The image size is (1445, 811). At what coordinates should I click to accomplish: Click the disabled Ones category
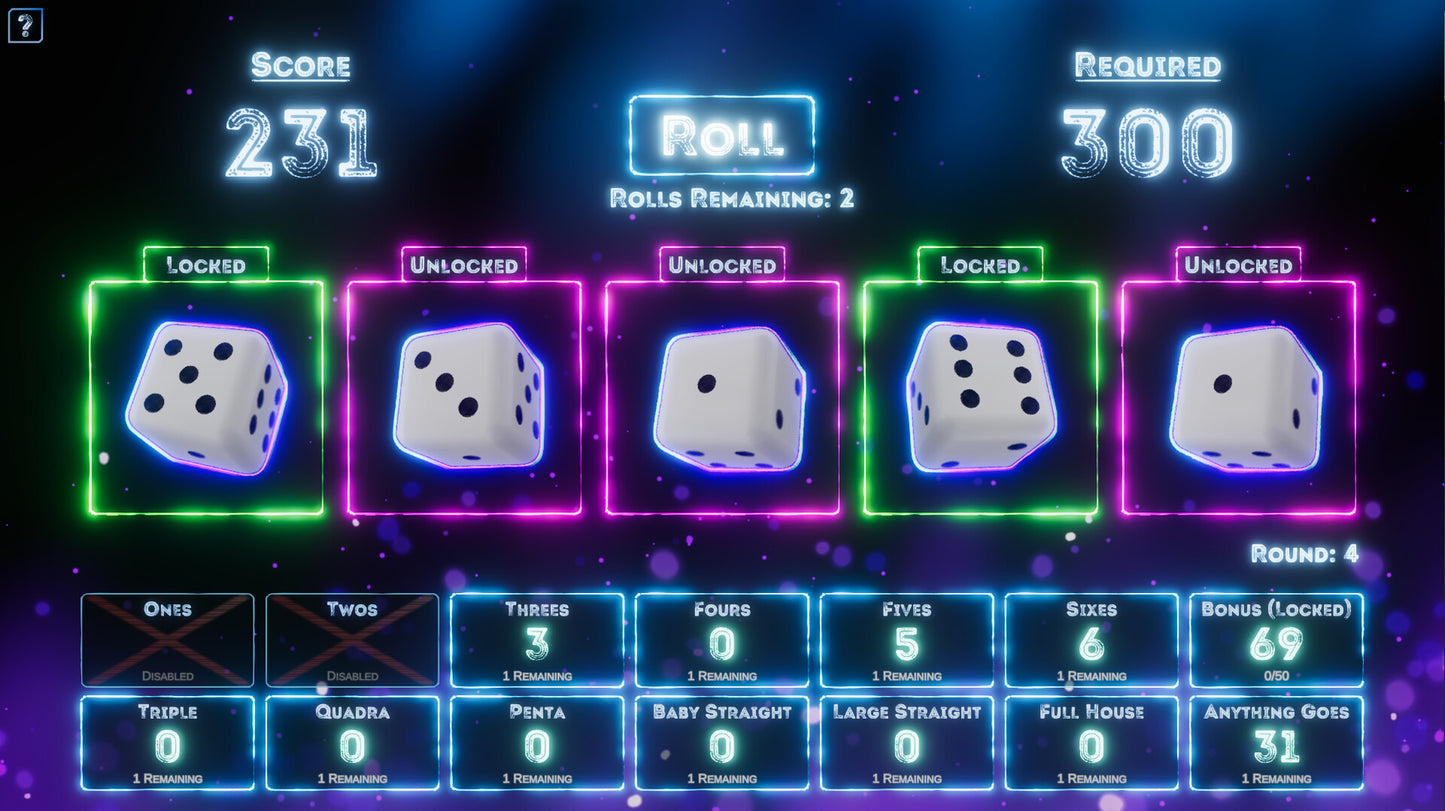[x=167, y=640]
